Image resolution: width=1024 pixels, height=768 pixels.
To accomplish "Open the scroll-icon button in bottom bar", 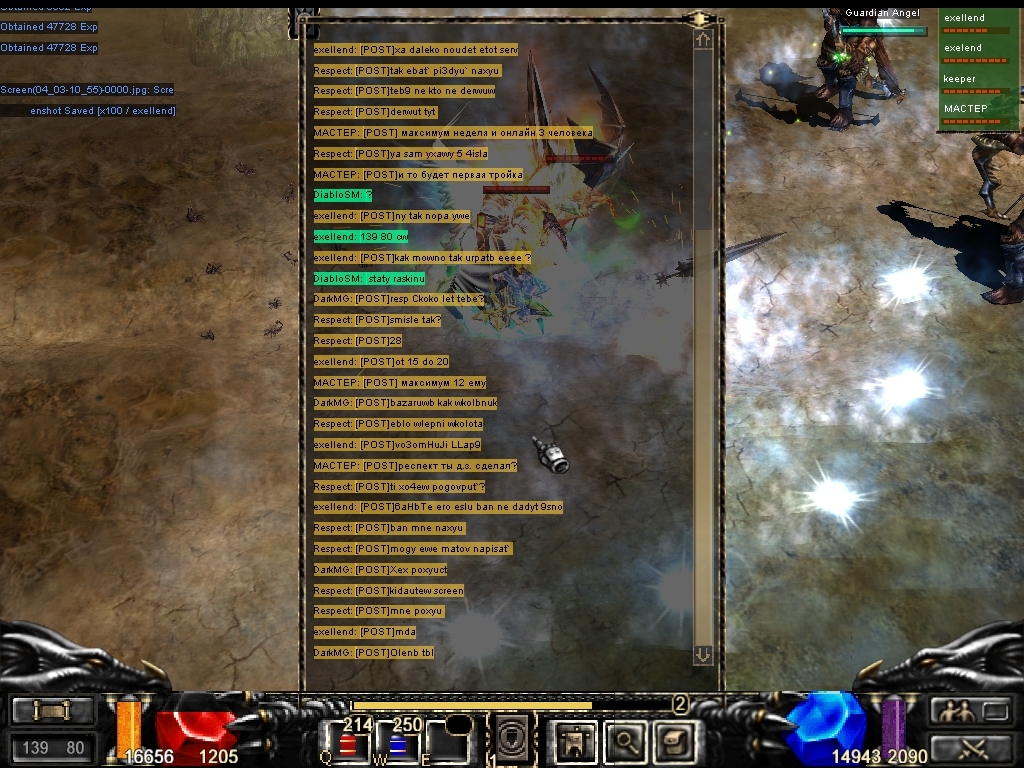I will pos(673,741).
